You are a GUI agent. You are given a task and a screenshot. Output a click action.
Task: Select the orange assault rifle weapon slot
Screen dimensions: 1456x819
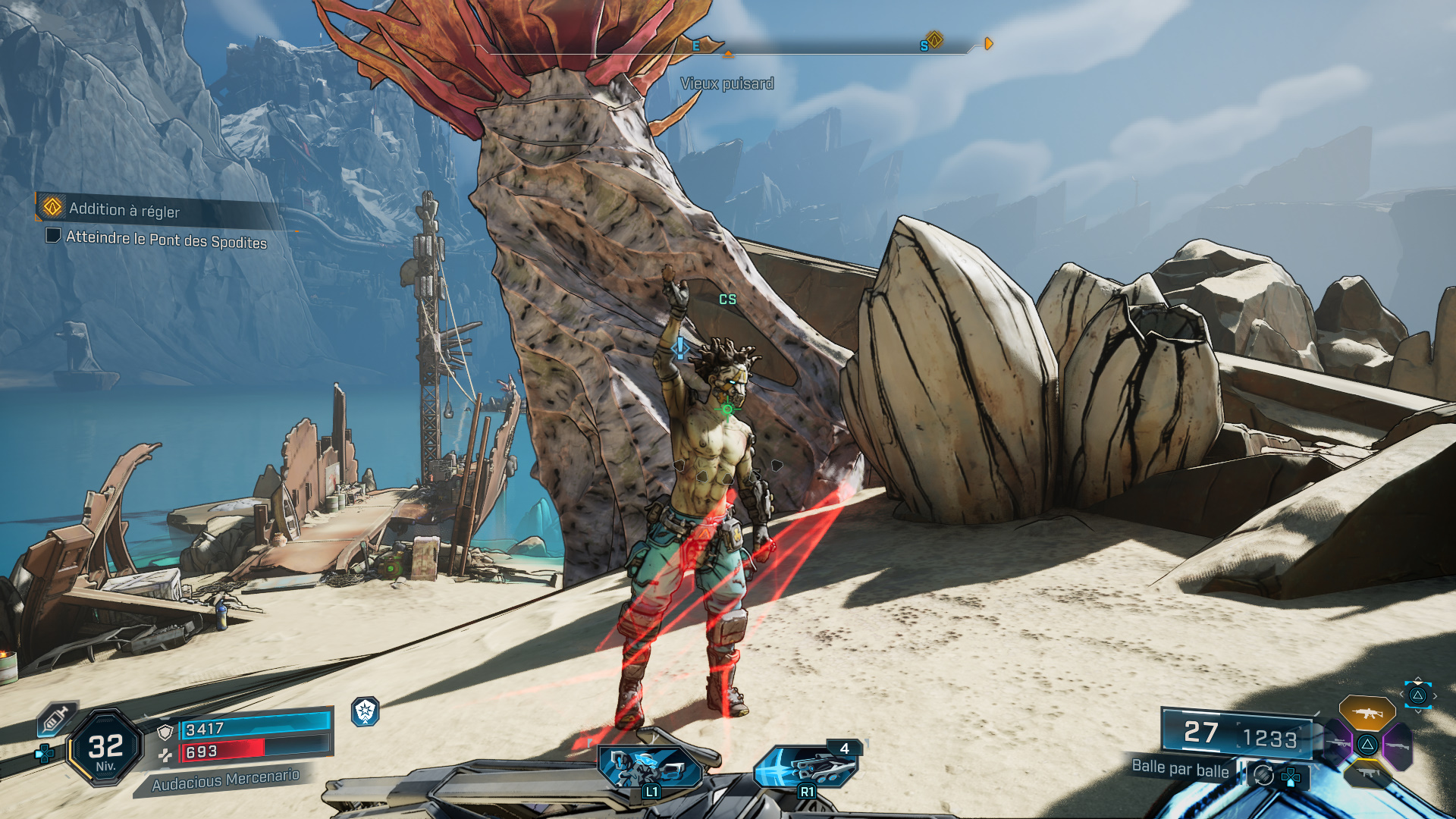(1367, 714)
